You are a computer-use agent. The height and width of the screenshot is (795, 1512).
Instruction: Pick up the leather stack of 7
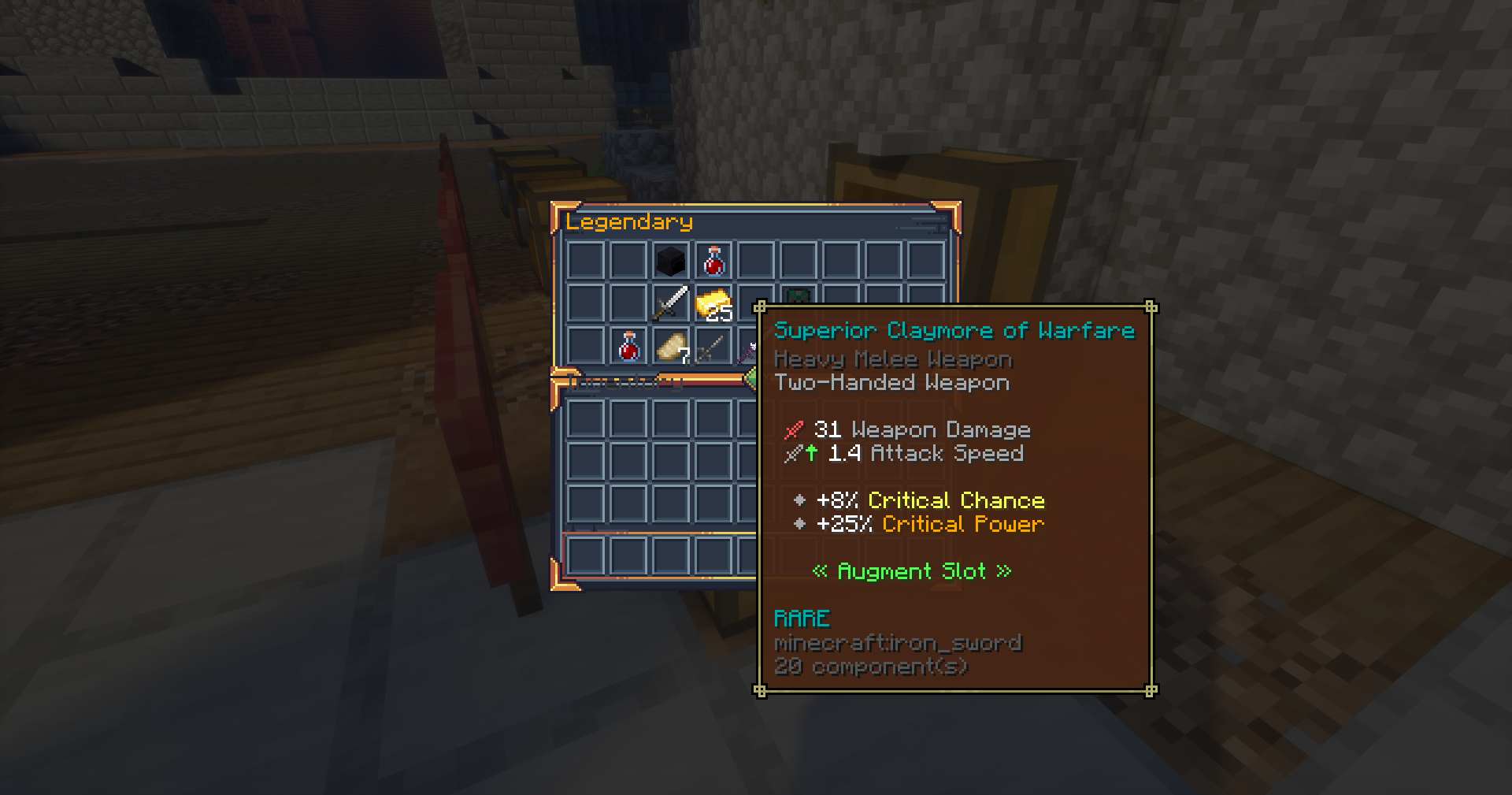point(673,347)
